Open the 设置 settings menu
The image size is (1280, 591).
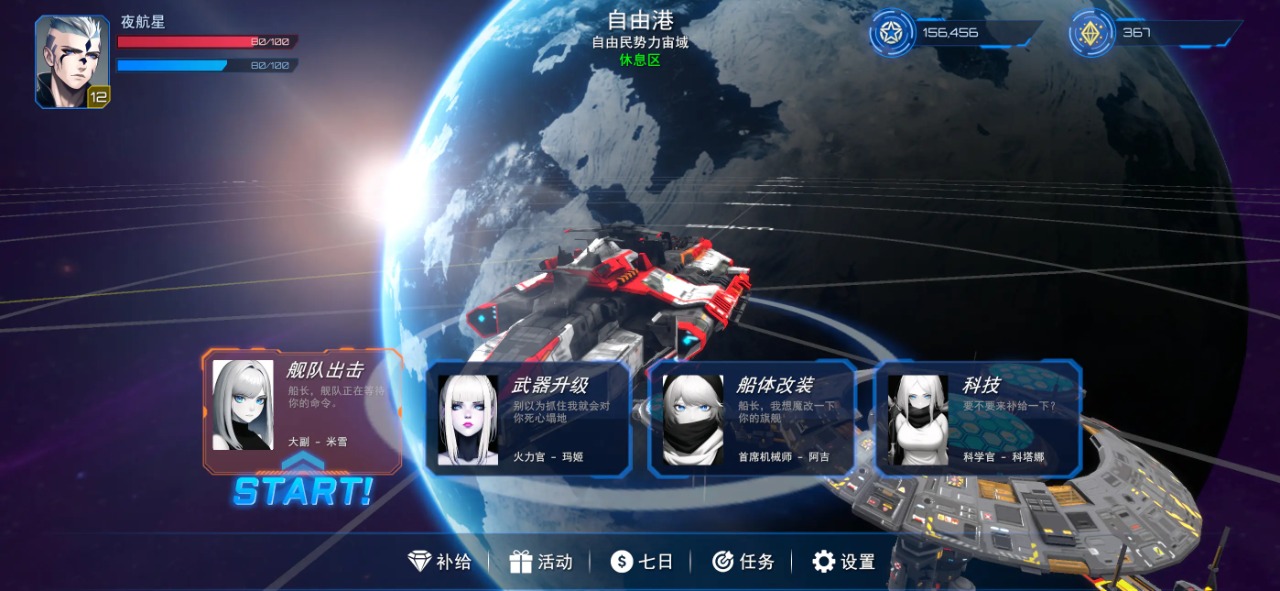[x=844, y=562]
